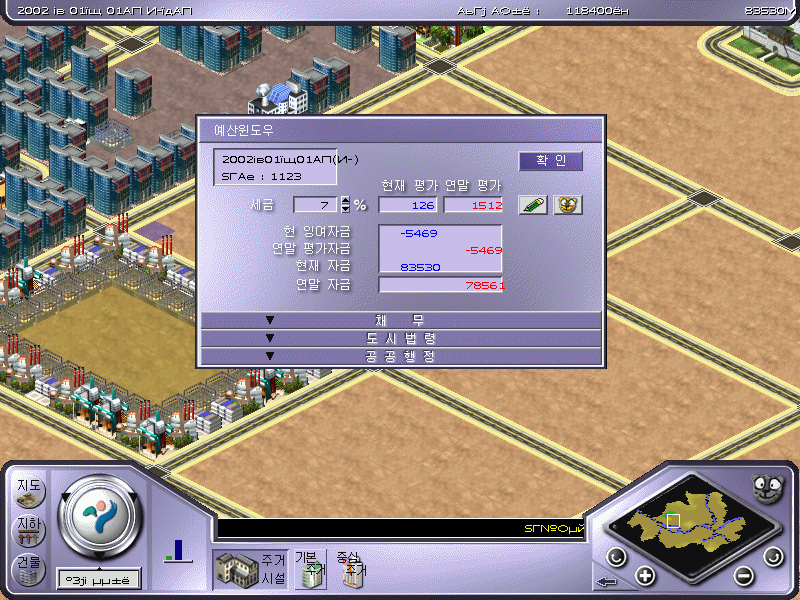Open the 지도 map button
Screen dimensions: 800x600
tap(28, 489)
